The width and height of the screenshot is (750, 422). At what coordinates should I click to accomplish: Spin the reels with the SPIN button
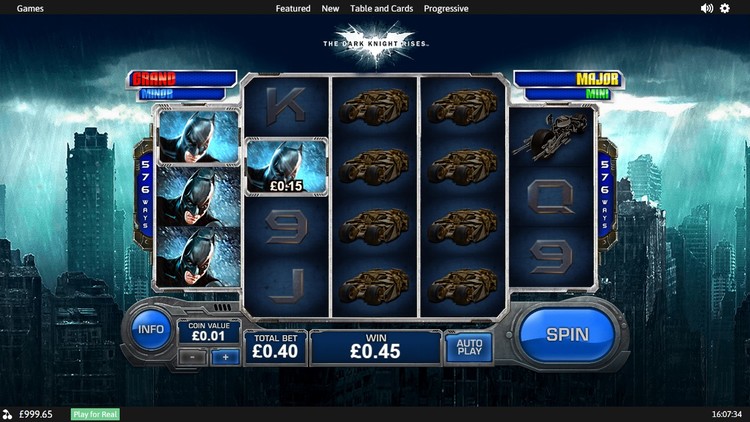567,335
